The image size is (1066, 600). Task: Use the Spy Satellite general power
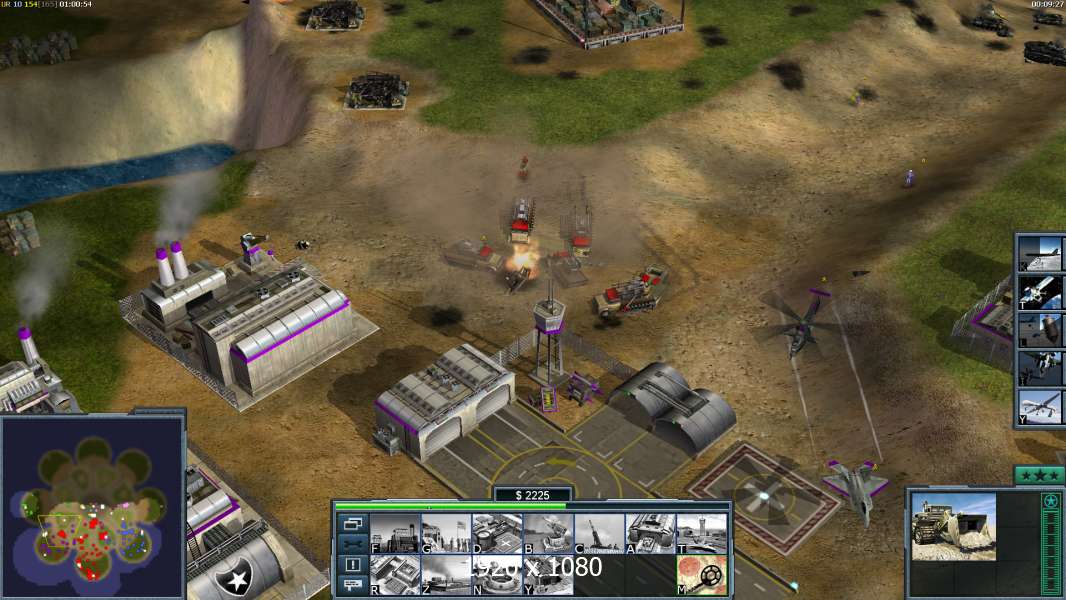click(x=1041, y=292)
